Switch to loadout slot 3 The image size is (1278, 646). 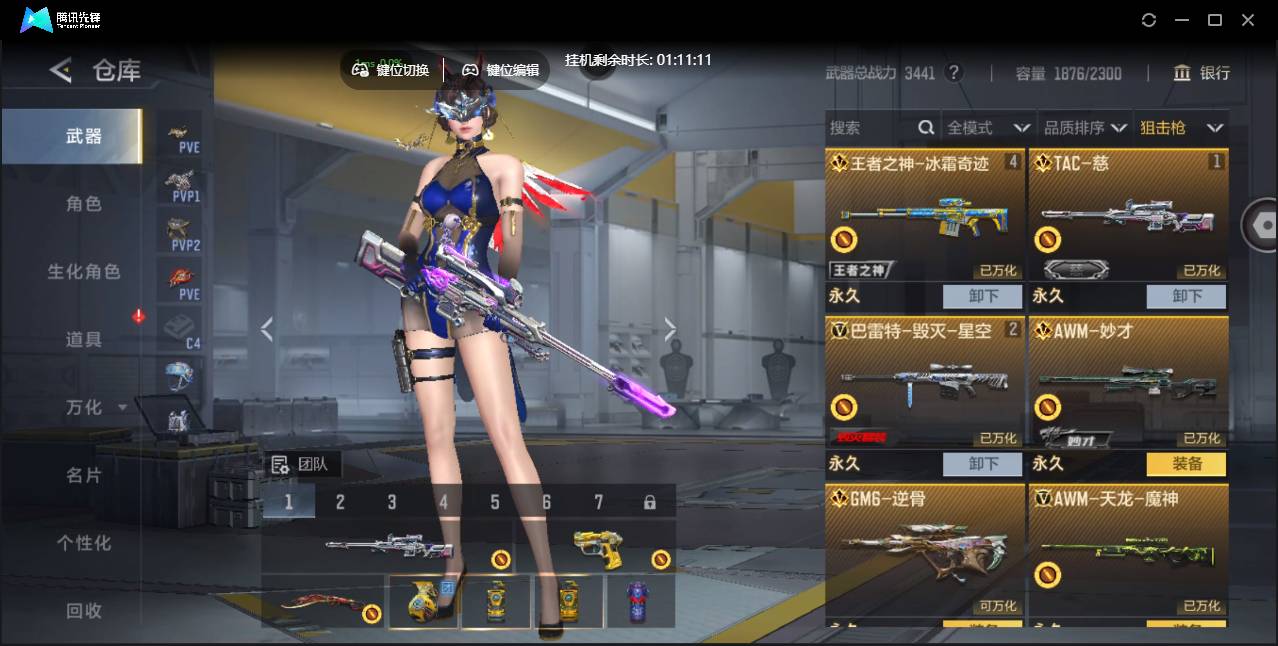point(392,502)
